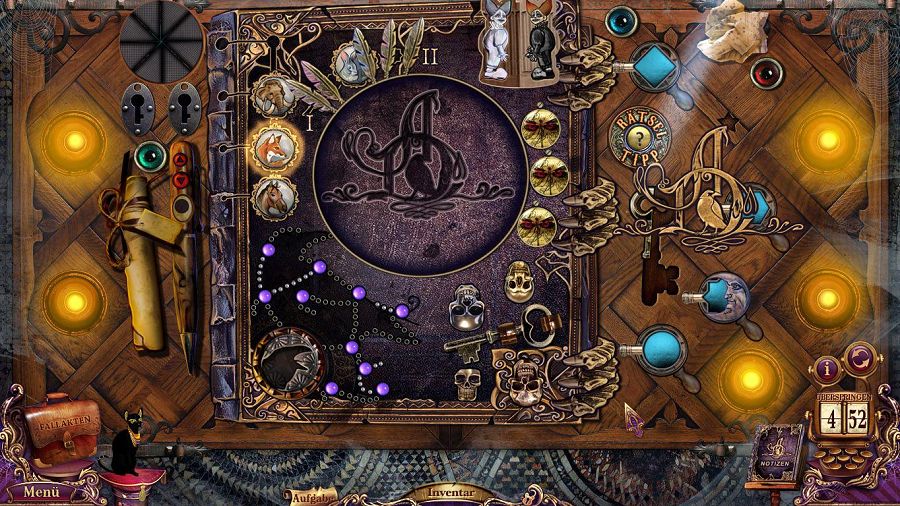900x506 pixels.
Task: Select the black cat helper
Action: [131, 440]
